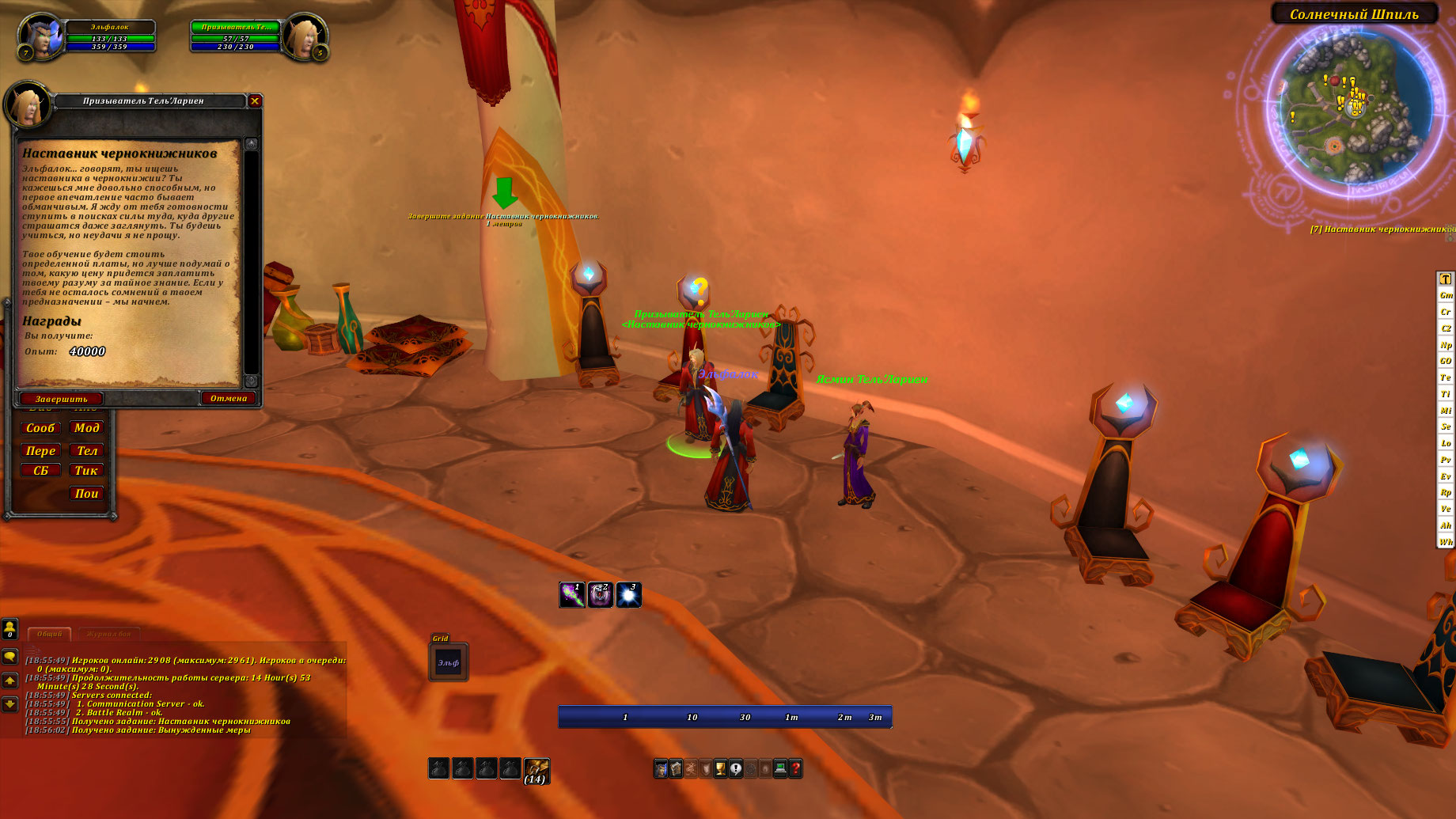Cast the white starburst spell in slot 3
1456x819 pixels.
(x=628, y=595)
